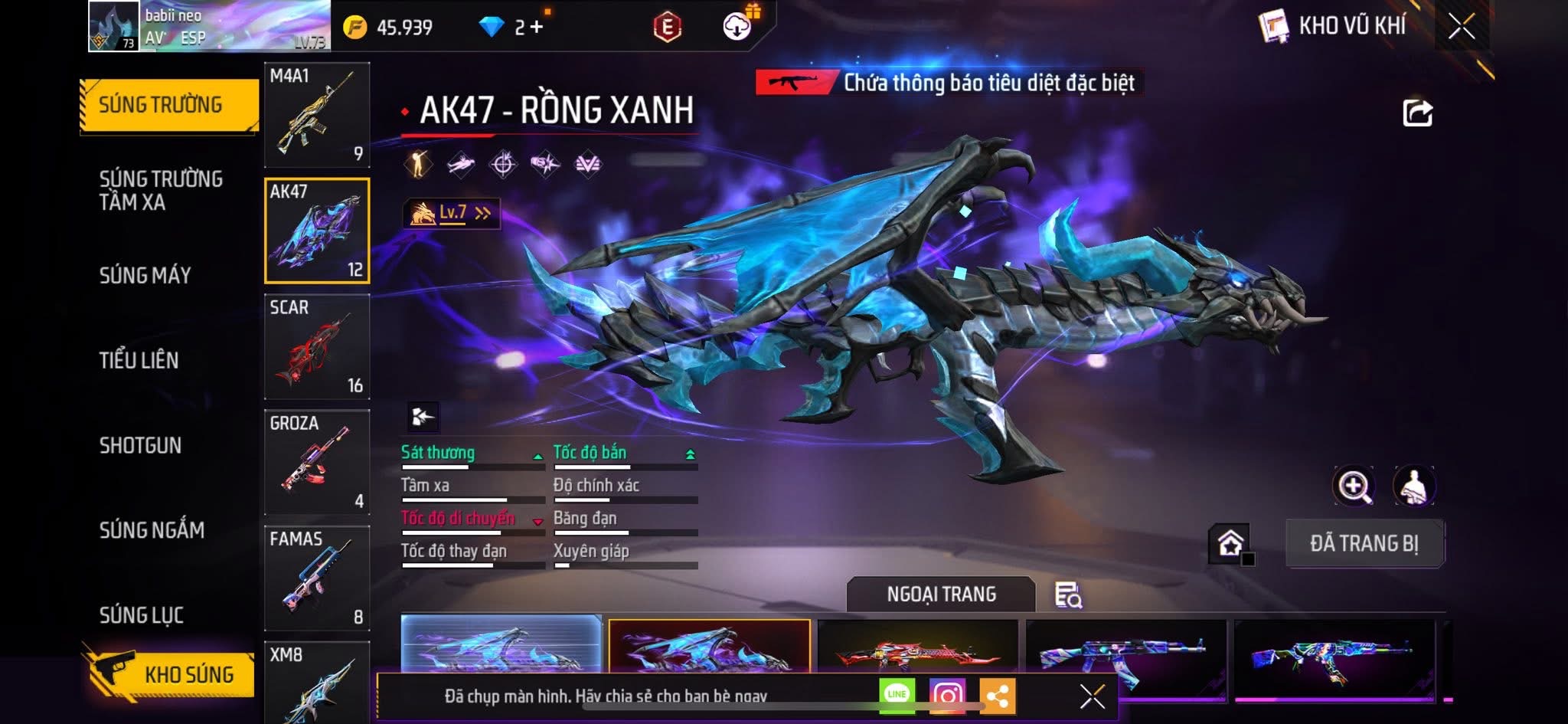Show the Shotgun category
The width and height of the screenshot is (1568, 724).
point(140,445)
